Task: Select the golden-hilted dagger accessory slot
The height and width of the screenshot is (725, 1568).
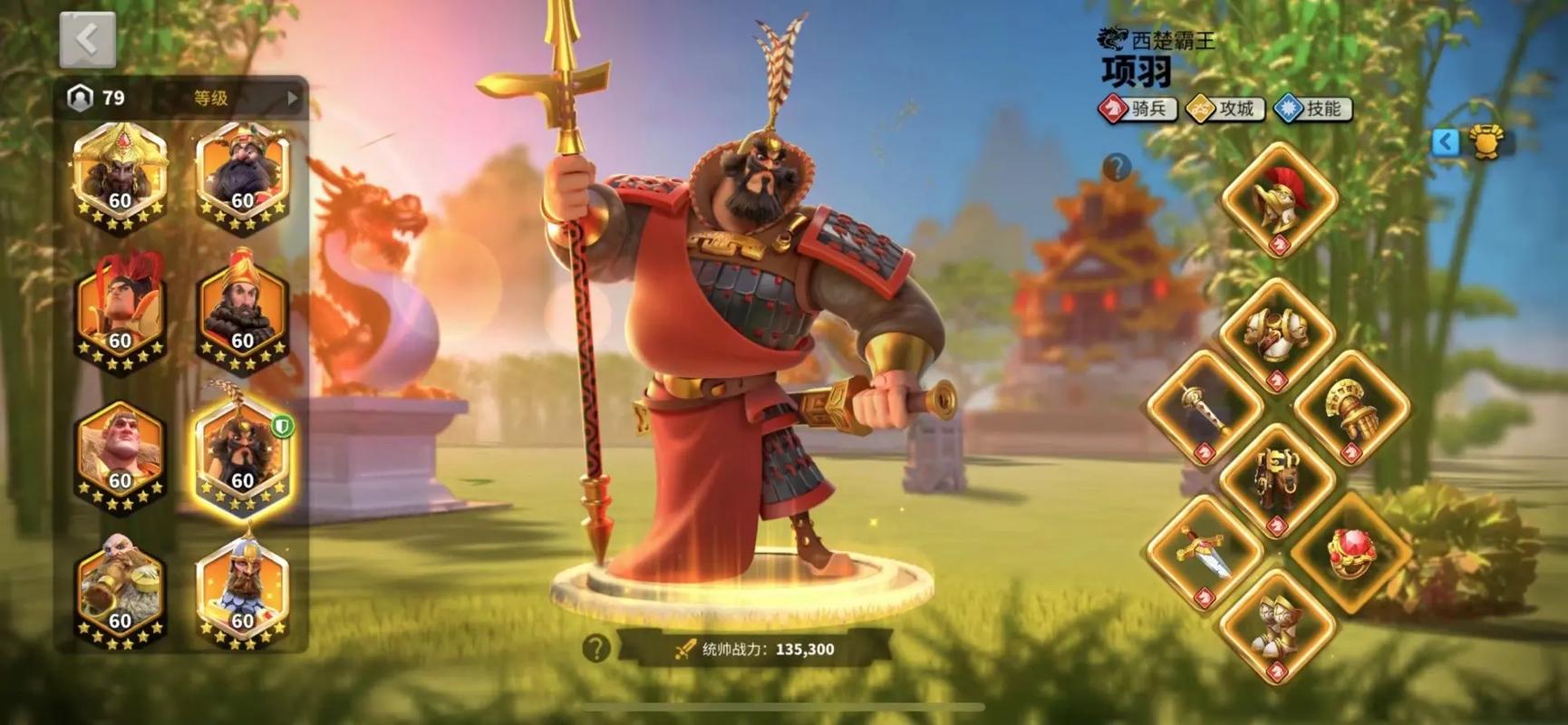Action: 1205,551
